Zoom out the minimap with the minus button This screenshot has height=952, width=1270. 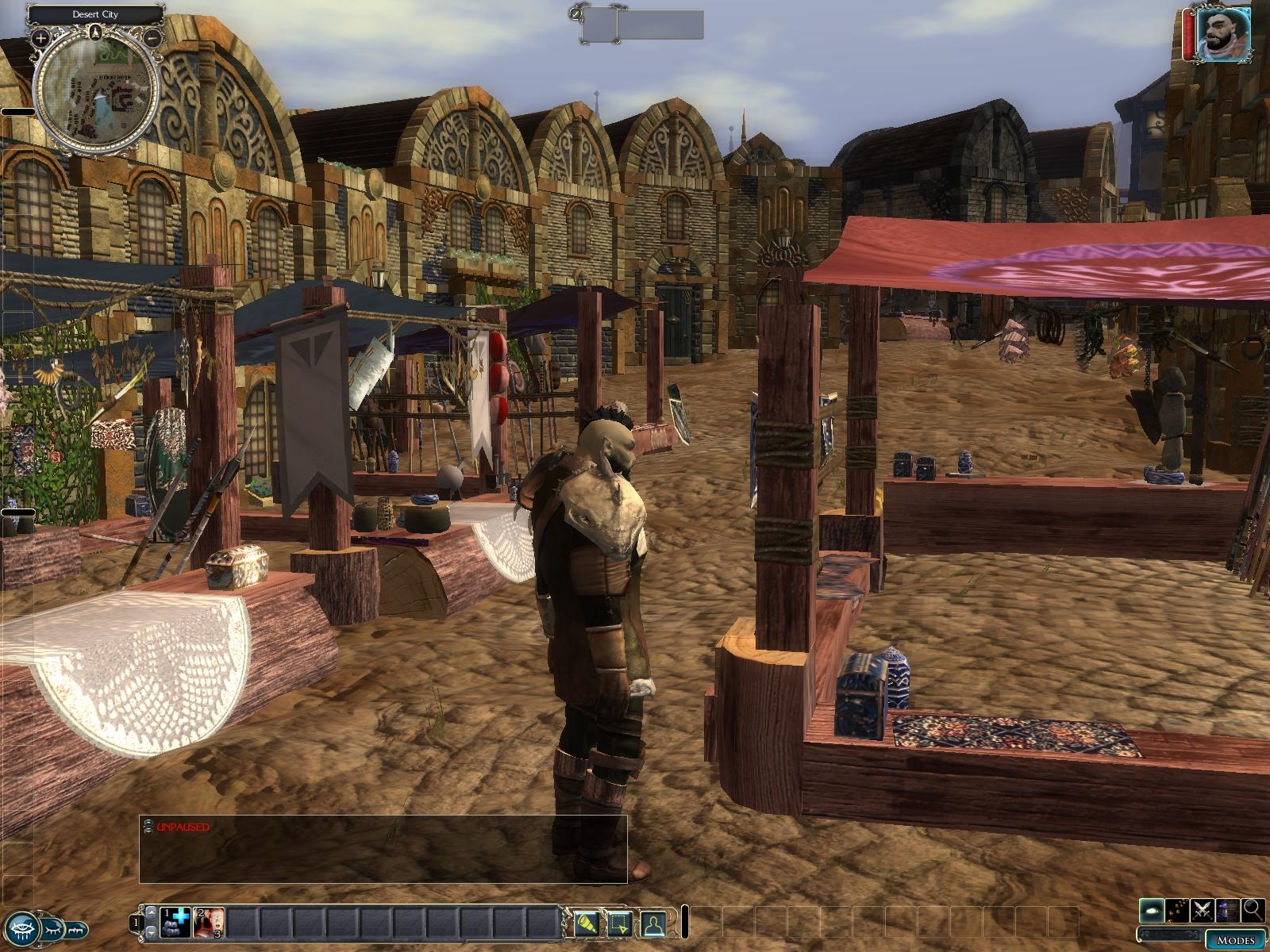click(x=154, y=37)
